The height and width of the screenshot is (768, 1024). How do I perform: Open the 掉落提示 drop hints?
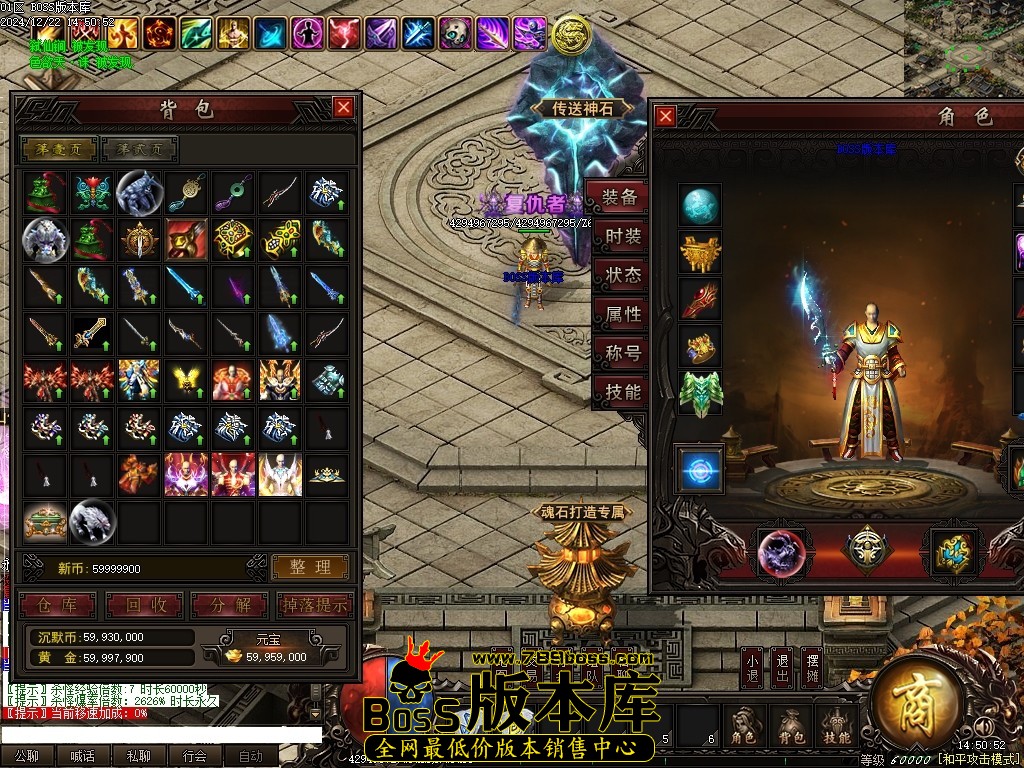click(312, 605)
